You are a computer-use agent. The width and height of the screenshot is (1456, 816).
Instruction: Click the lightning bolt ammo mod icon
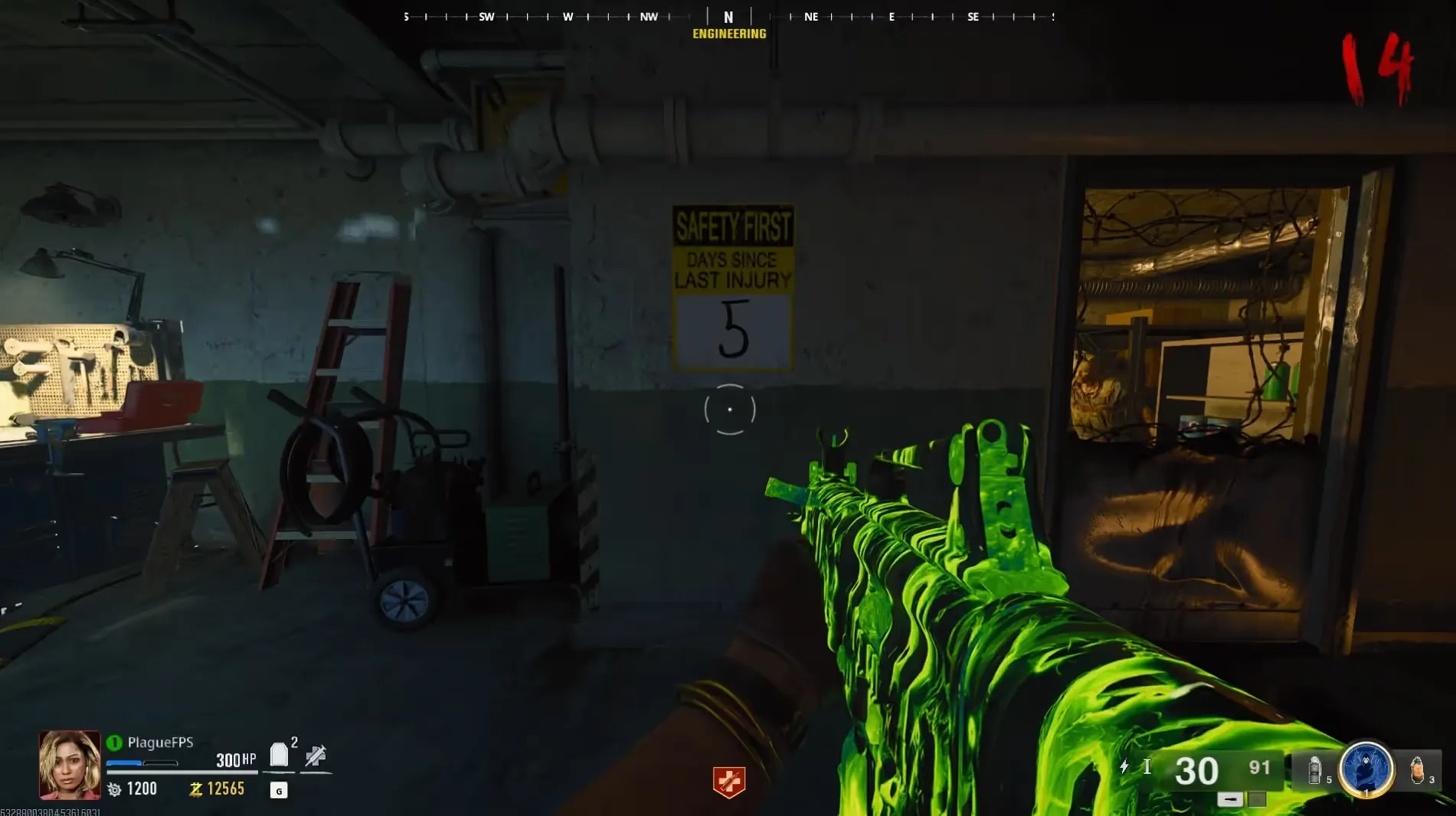1124,766
